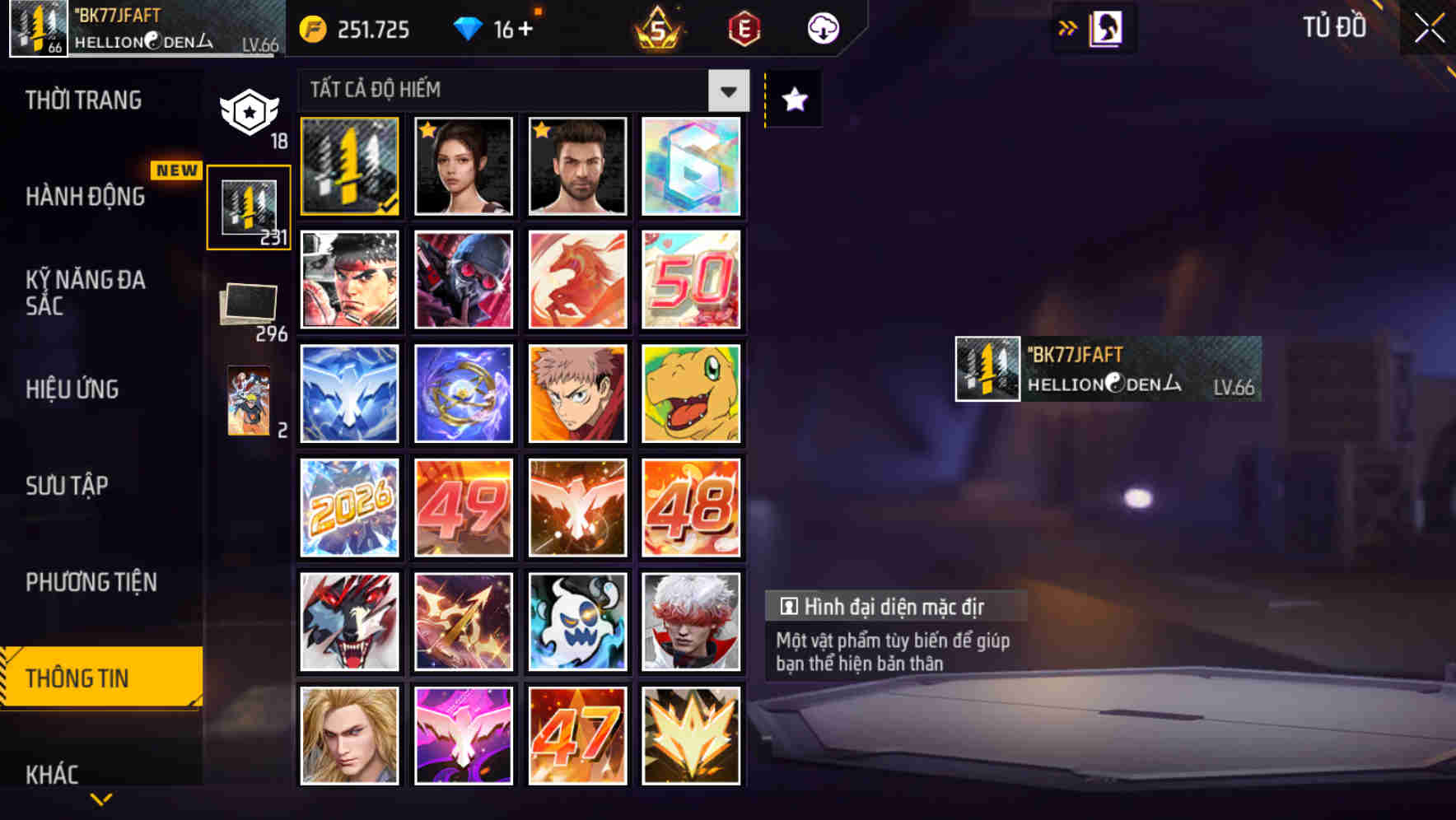Open the HÀNH ĐỘNG tab marked NEW

tap(86, 197)
